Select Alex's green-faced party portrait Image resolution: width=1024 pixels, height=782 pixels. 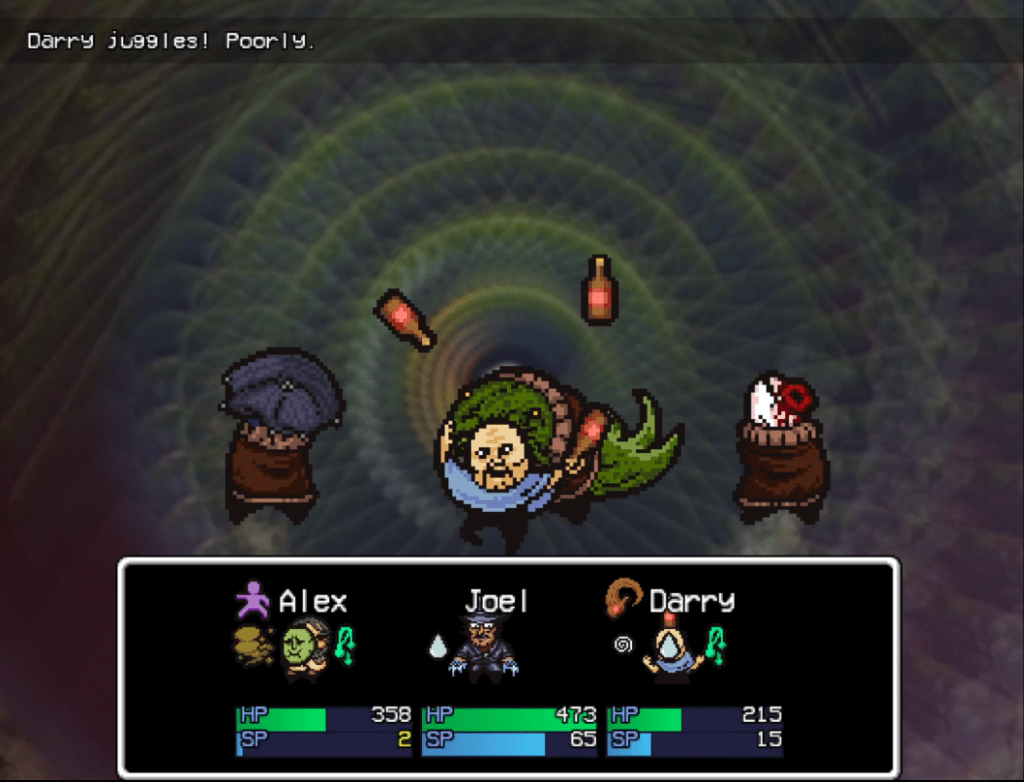[x=300, y=648]
